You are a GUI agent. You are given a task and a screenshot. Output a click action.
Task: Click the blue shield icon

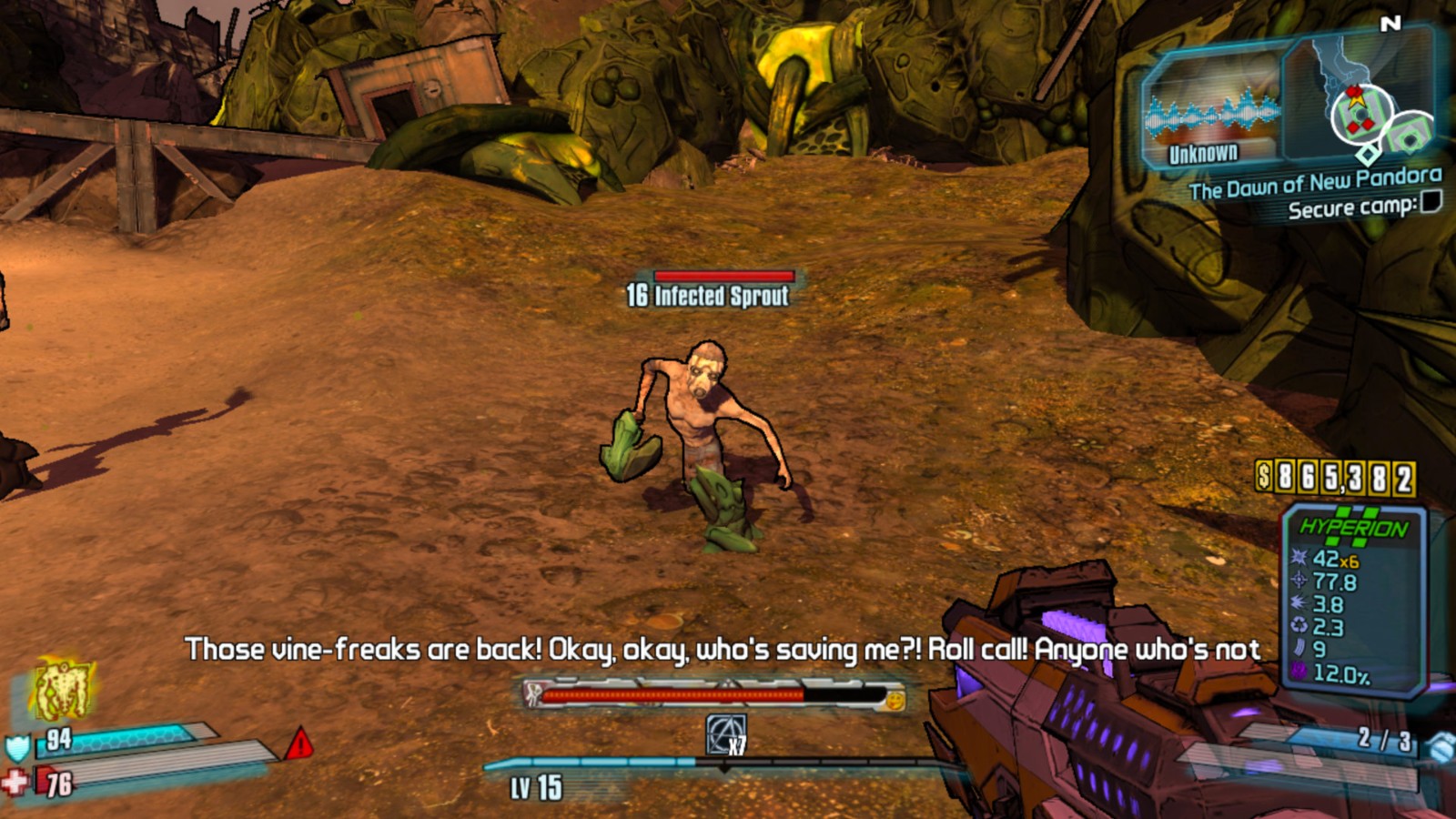click(x=18, y=748)
